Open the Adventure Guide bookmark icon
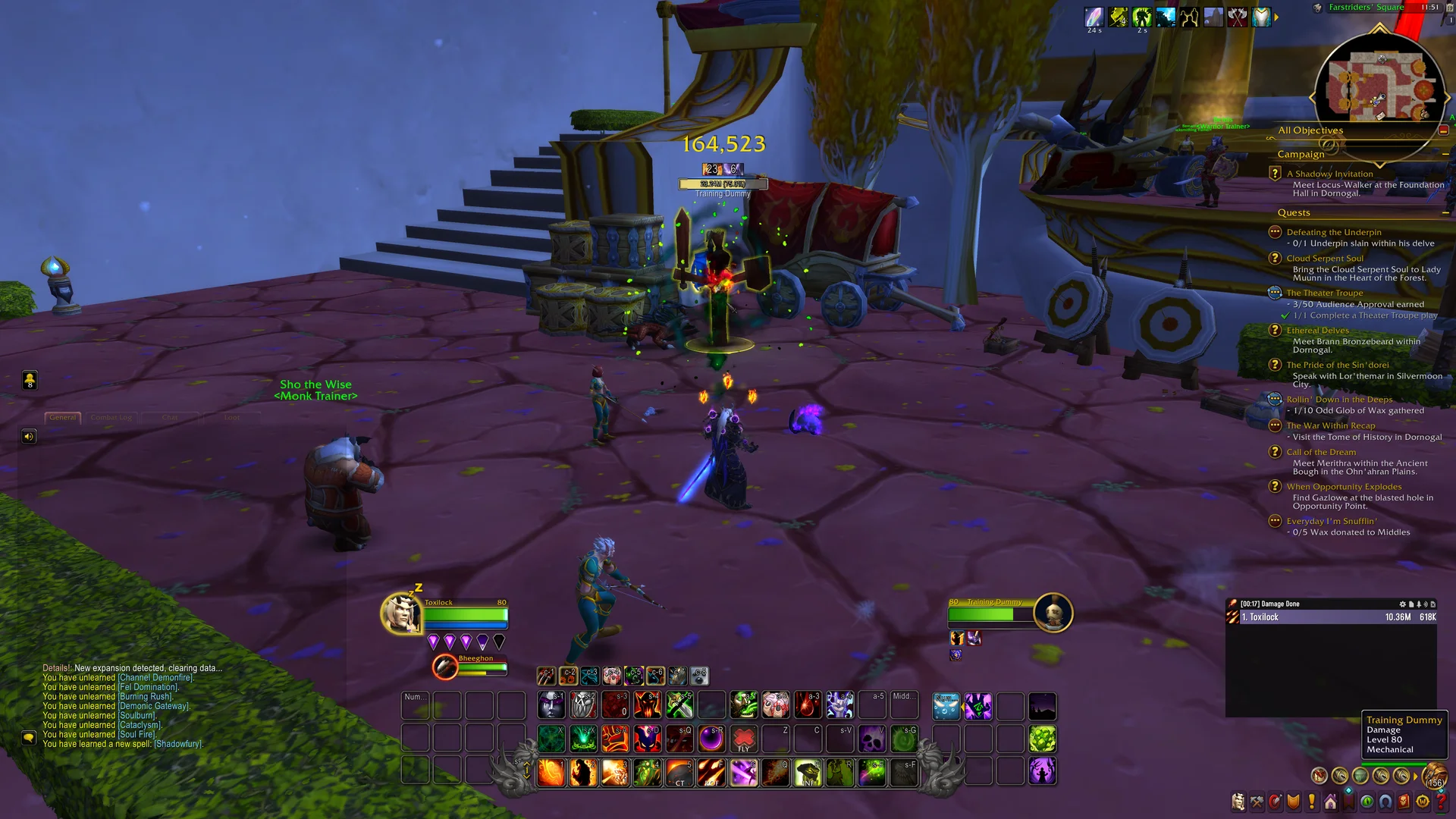Screen dimensions: 1456x819 pos(1348,801)
